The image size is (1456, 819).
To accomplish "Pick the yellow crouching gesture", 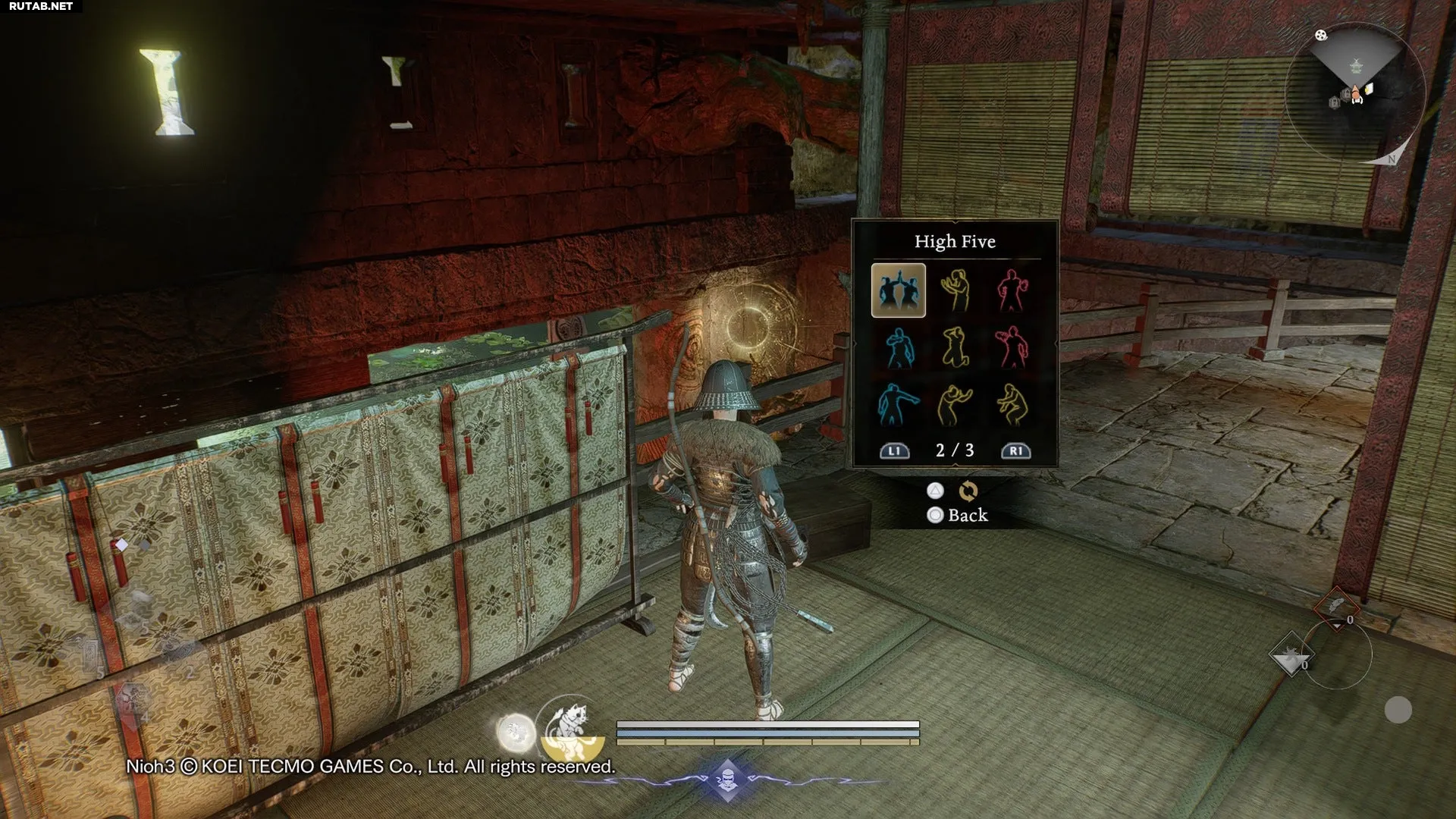I will (1012, 404).
